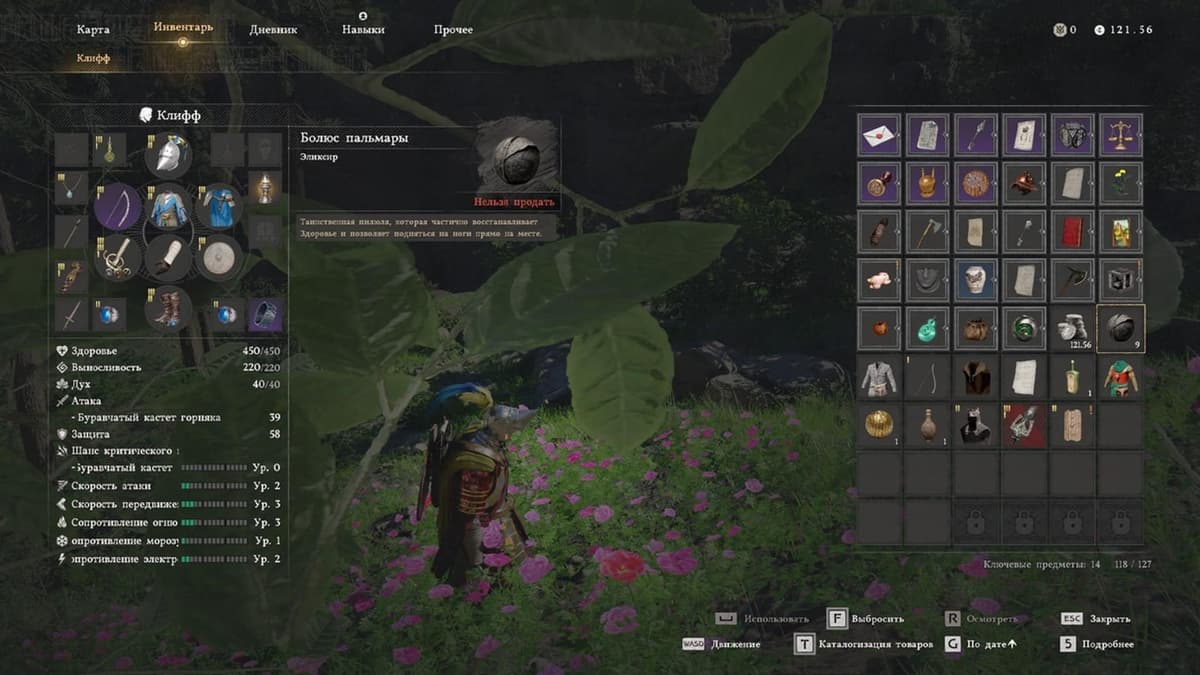The height and width of the screenshot is (675, 1200).
Task: Open the Прочее tab
Action: pyautogui.click(x=453, y=30)
